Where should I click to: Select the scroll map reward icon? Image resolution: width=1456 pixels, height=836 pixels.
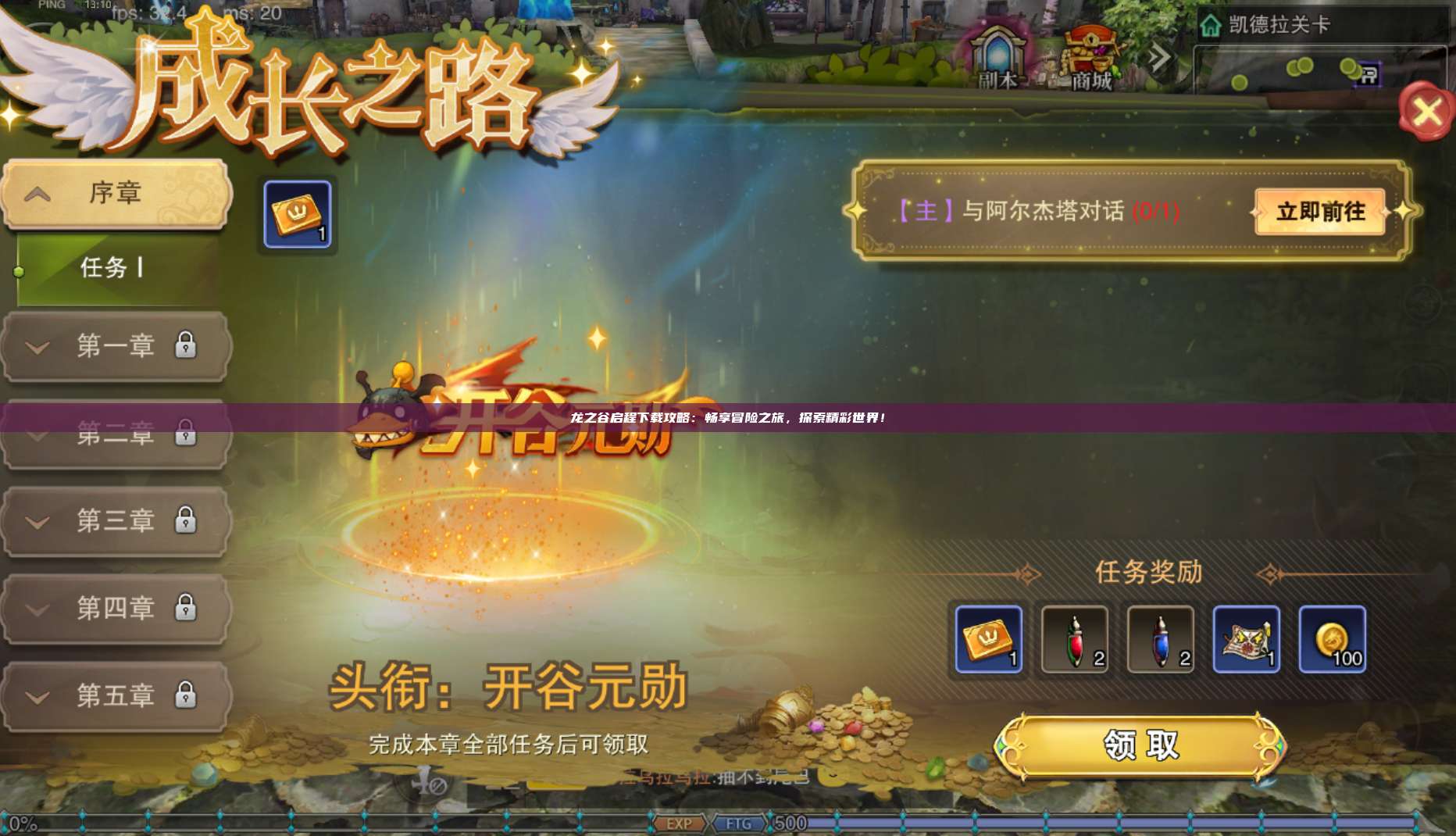[x=1248, y=639]
